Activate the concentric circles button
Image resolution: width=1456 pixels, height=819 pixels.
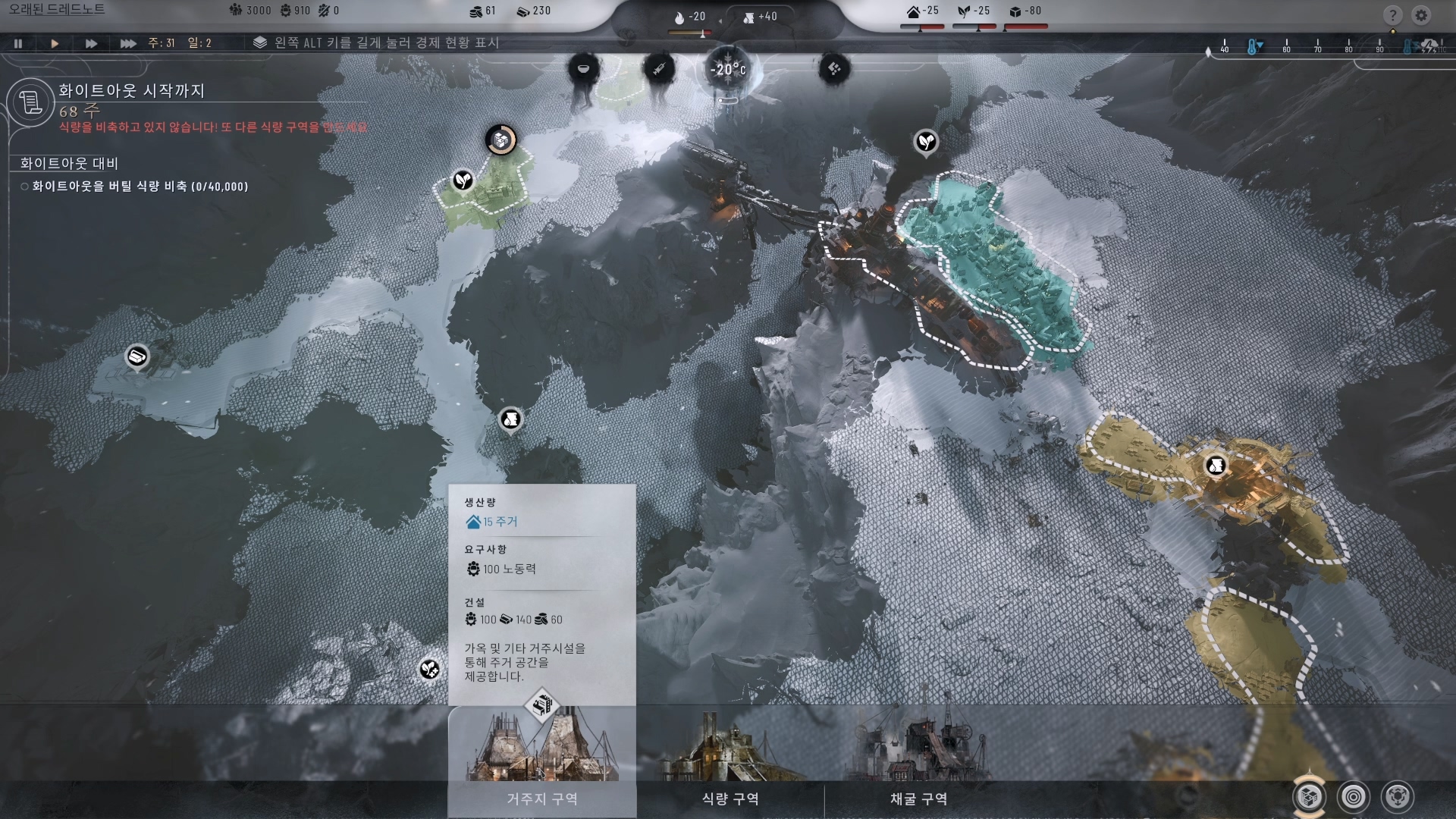click(x=1354, y=797)
